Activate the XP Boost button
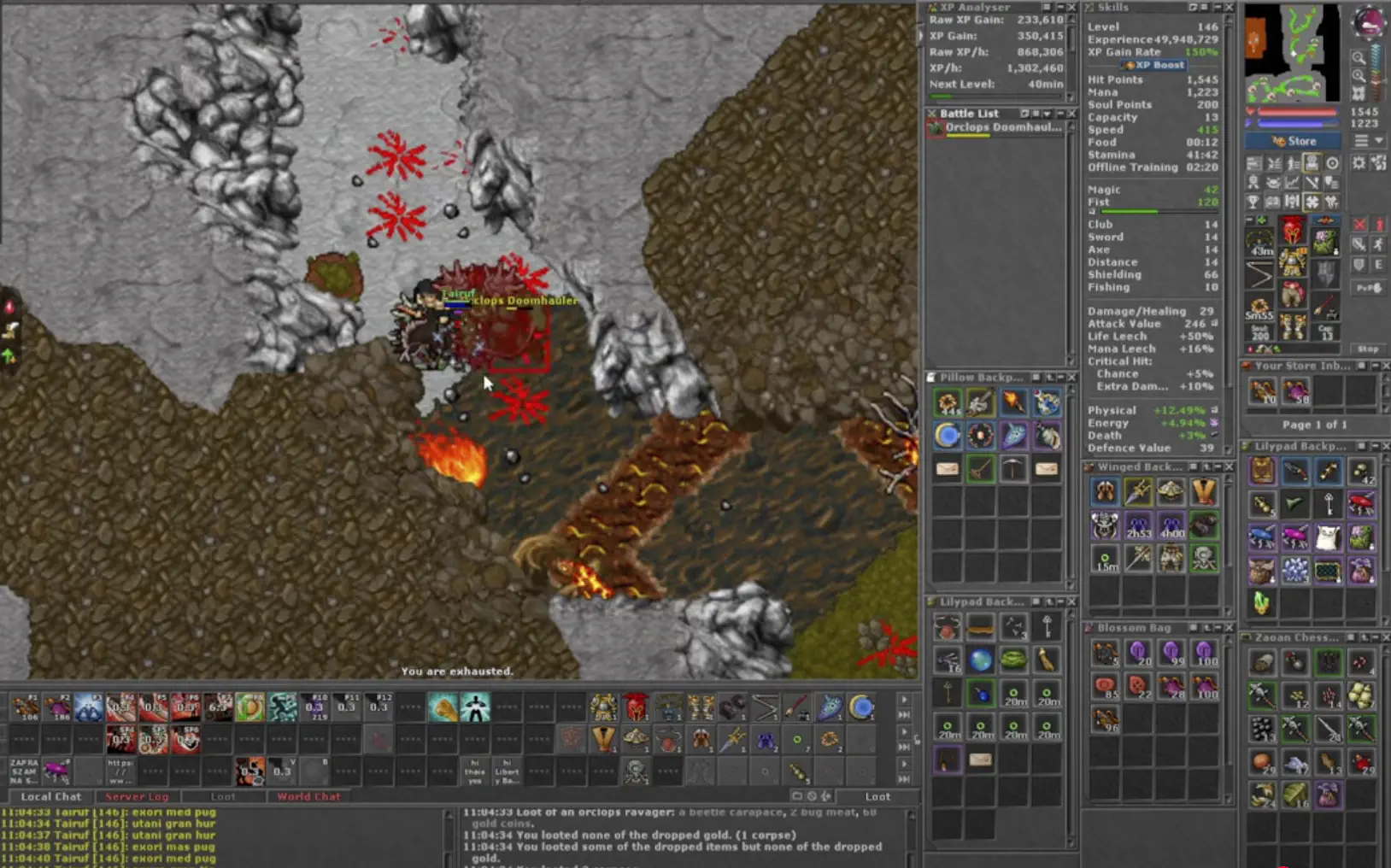The image size is (1391, 868). pyautogui.click(x=1153, y=65)
